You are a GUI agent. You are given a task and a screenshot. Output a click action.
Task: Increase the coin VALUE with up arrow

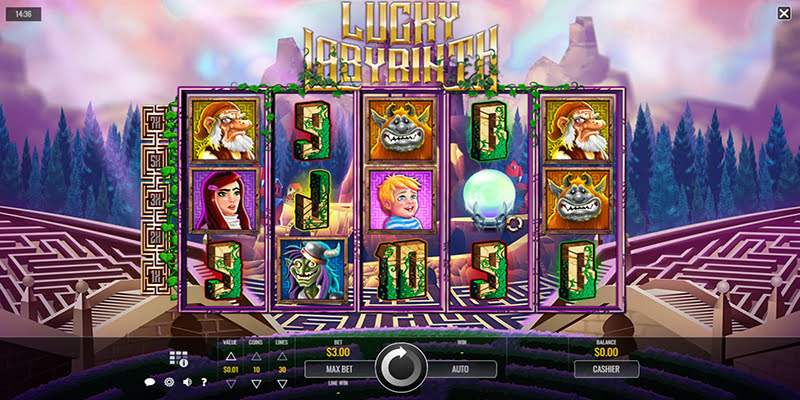point(229,358)
